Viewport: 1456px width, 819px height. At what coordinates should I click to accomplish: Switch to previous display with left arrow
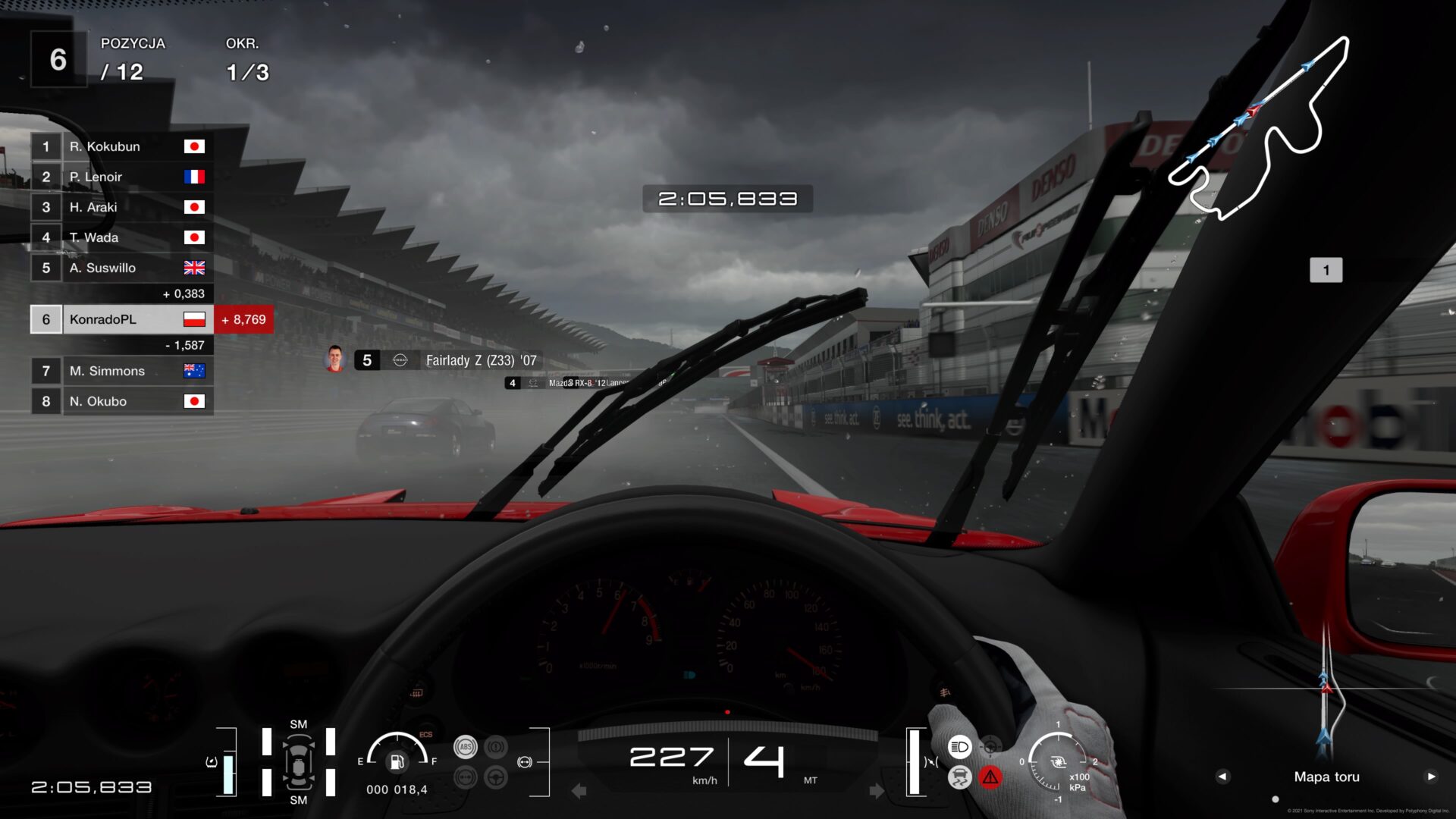click(1222, 777)
